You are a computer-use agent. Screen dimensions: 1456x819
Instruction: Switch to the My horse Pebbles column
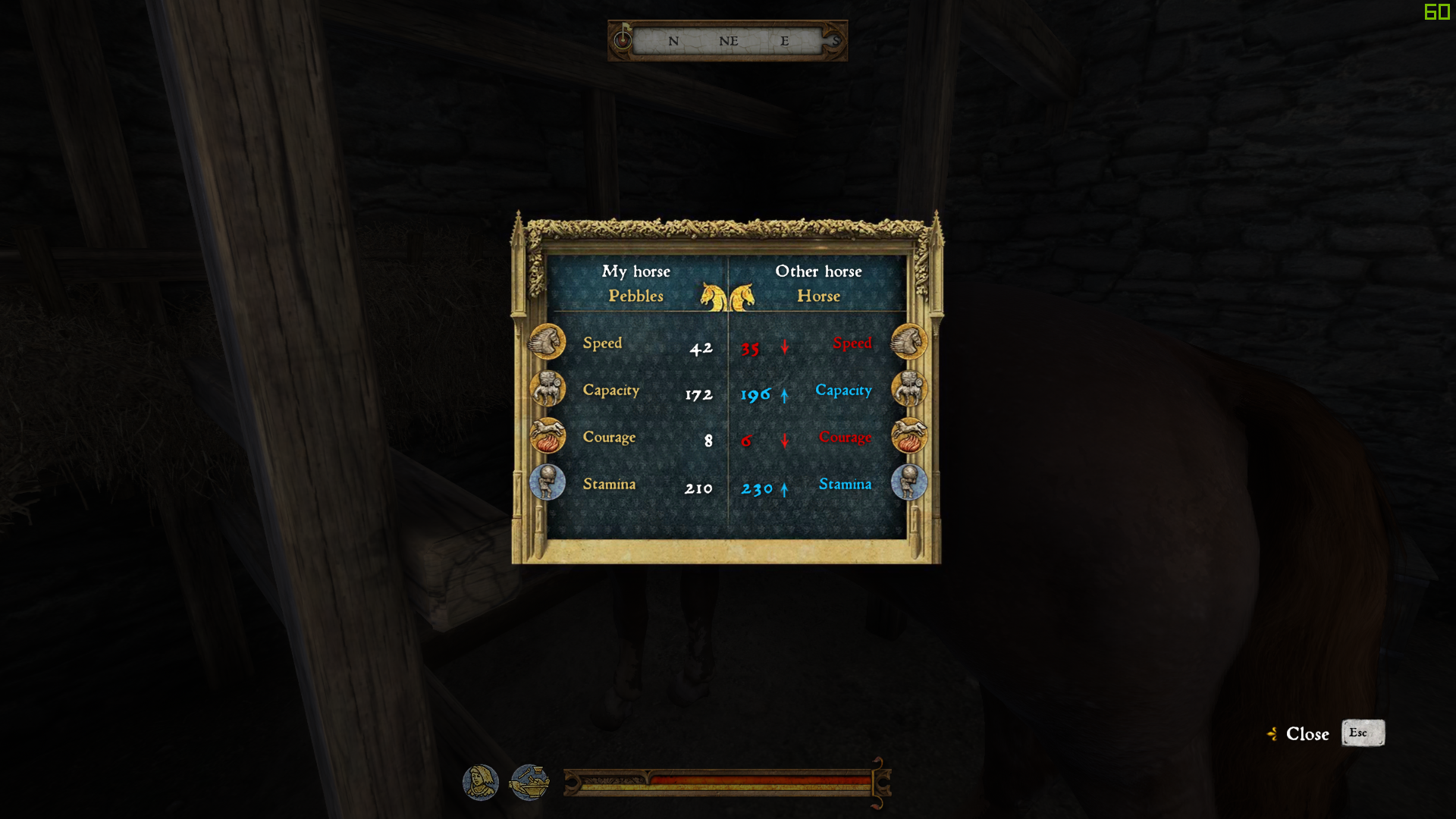click(637, 284)
